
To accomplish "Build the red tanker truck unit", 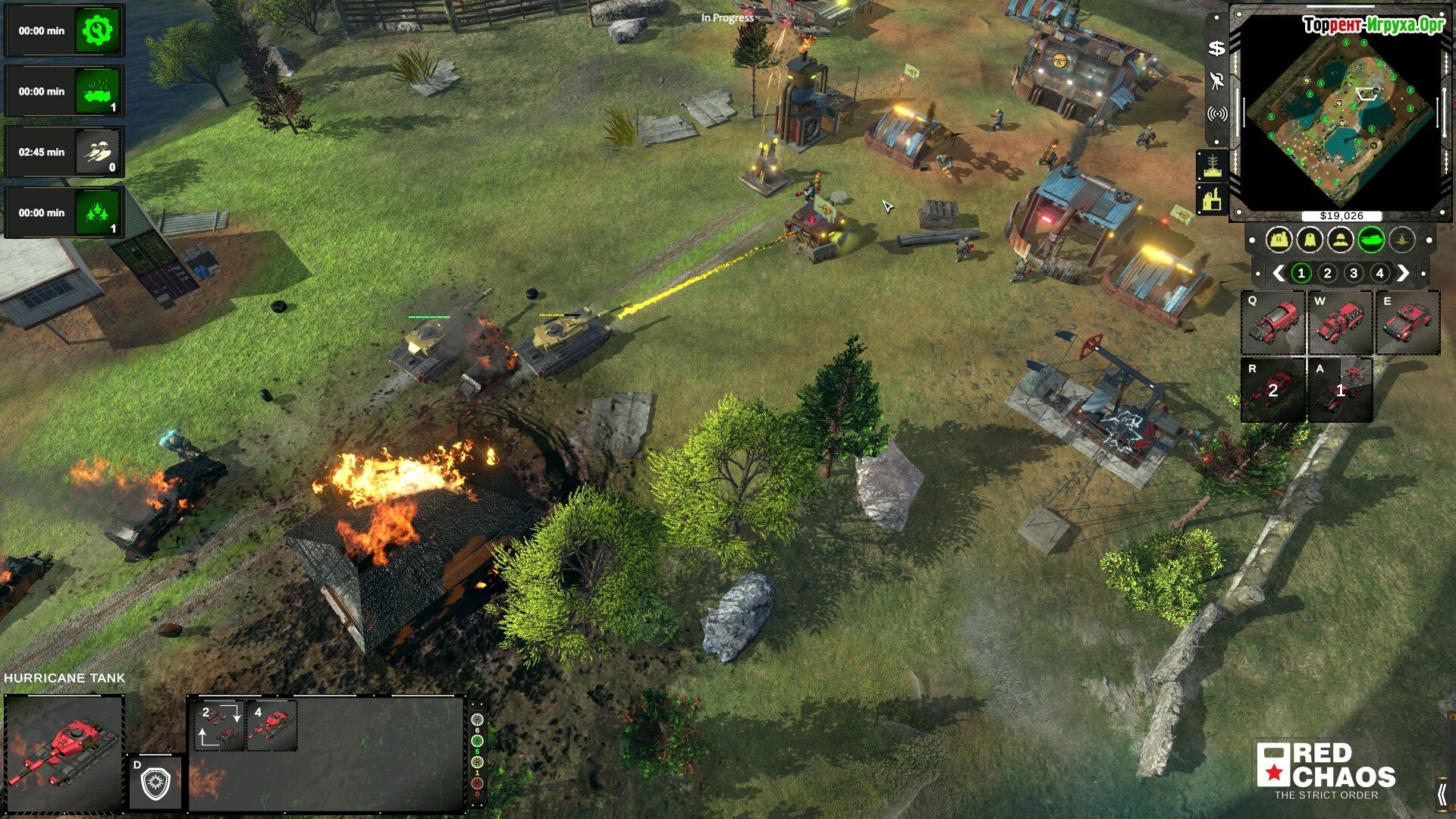I will [x=1272, y=323].
